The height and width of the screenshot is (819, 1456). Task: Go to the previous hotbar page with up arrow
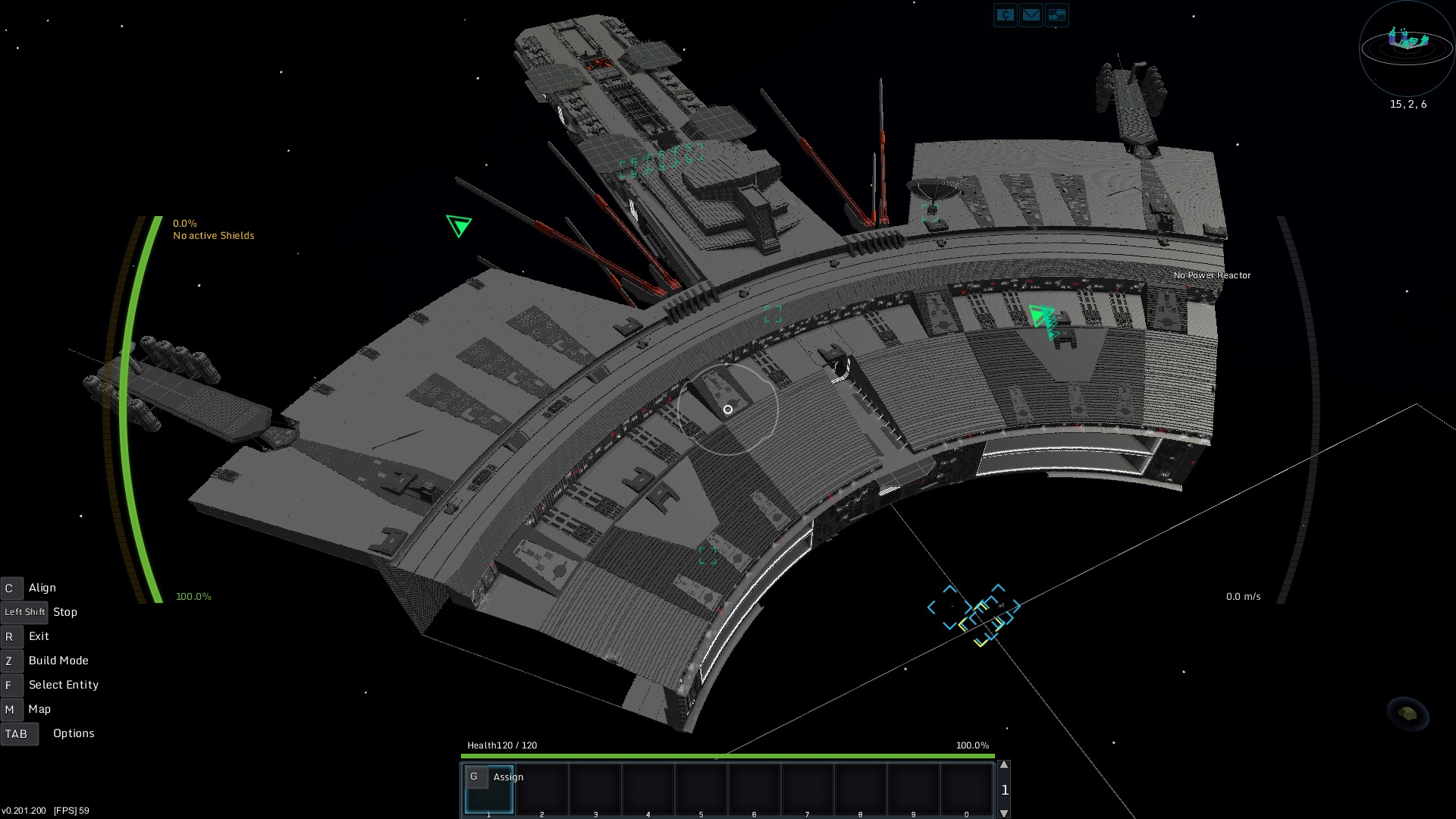(1004, 765)
